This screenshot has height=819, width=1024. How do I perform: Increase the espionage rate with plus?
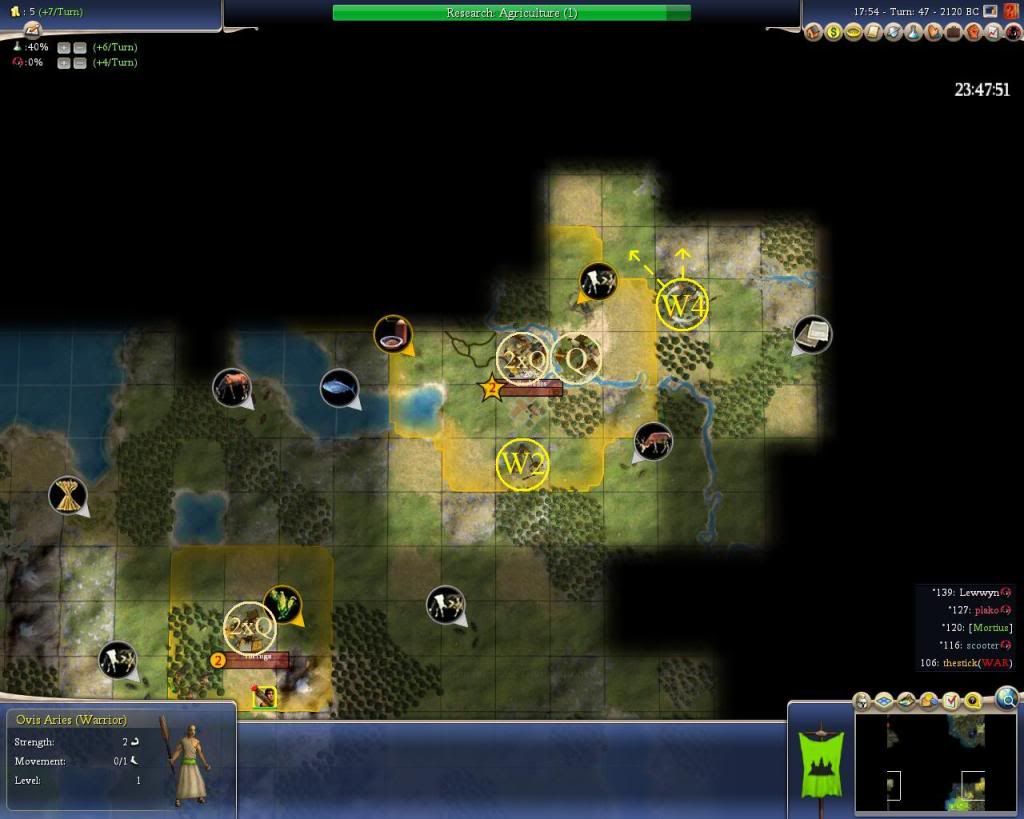coord(63,63)
